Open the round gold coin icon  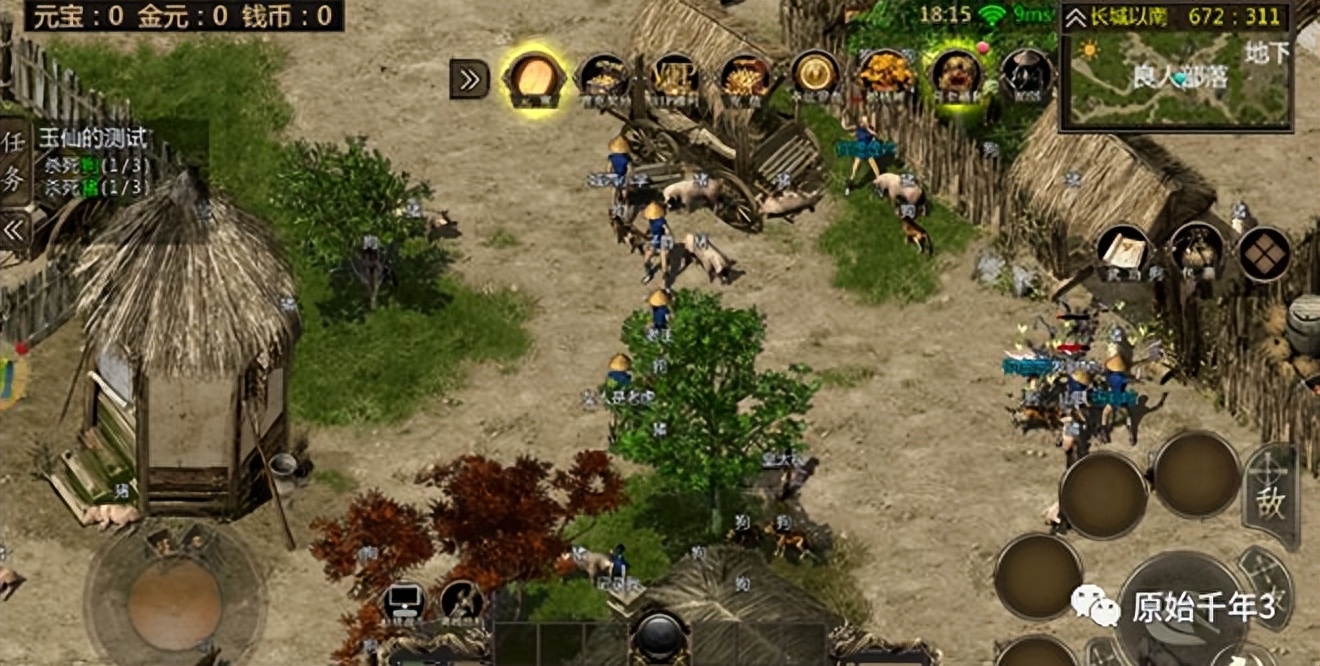click(x=815, y=74)
